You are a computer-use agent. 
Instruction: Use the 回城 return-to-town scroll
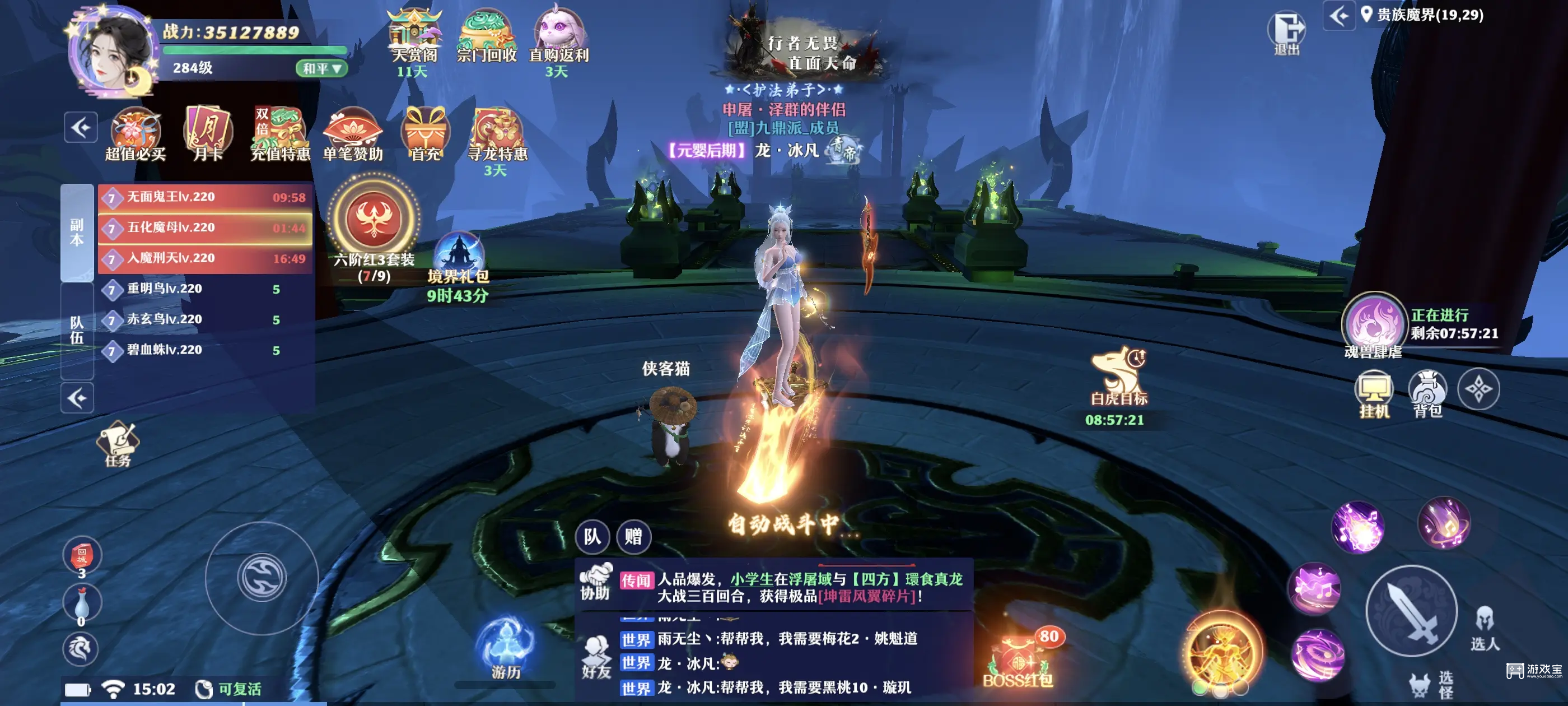82,555
